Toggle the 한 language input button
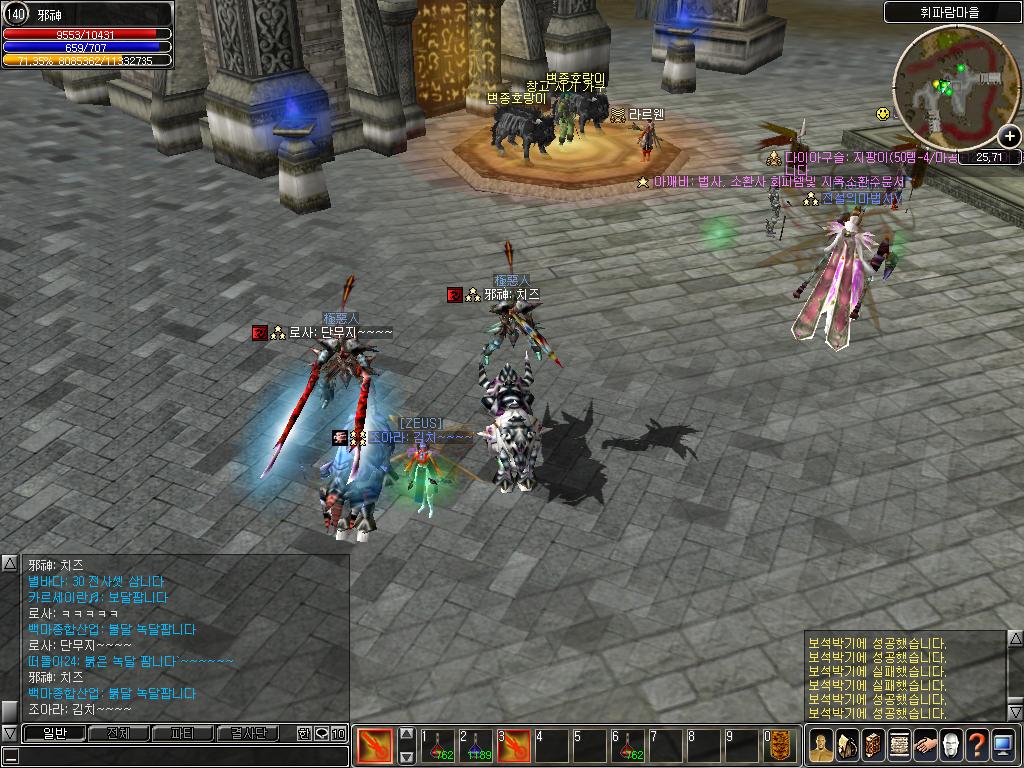 coord(304,734)
